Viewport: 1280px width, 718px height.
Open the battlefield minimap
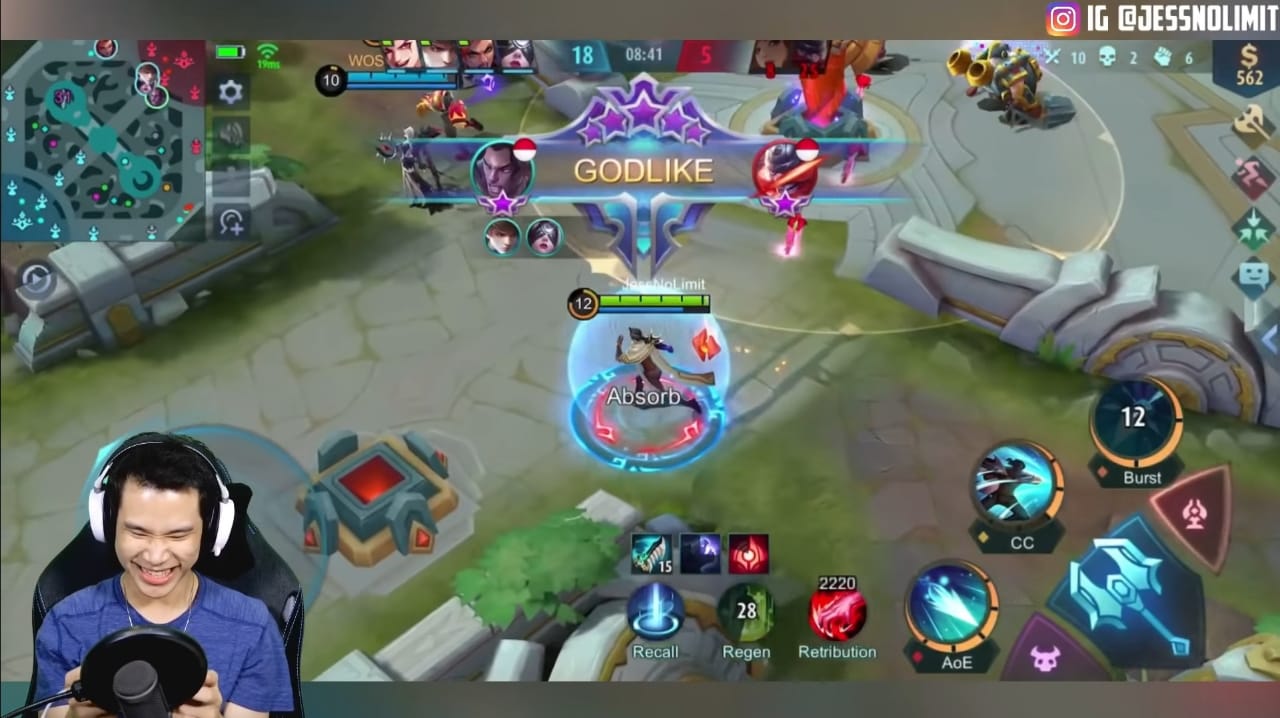(100, 140)
